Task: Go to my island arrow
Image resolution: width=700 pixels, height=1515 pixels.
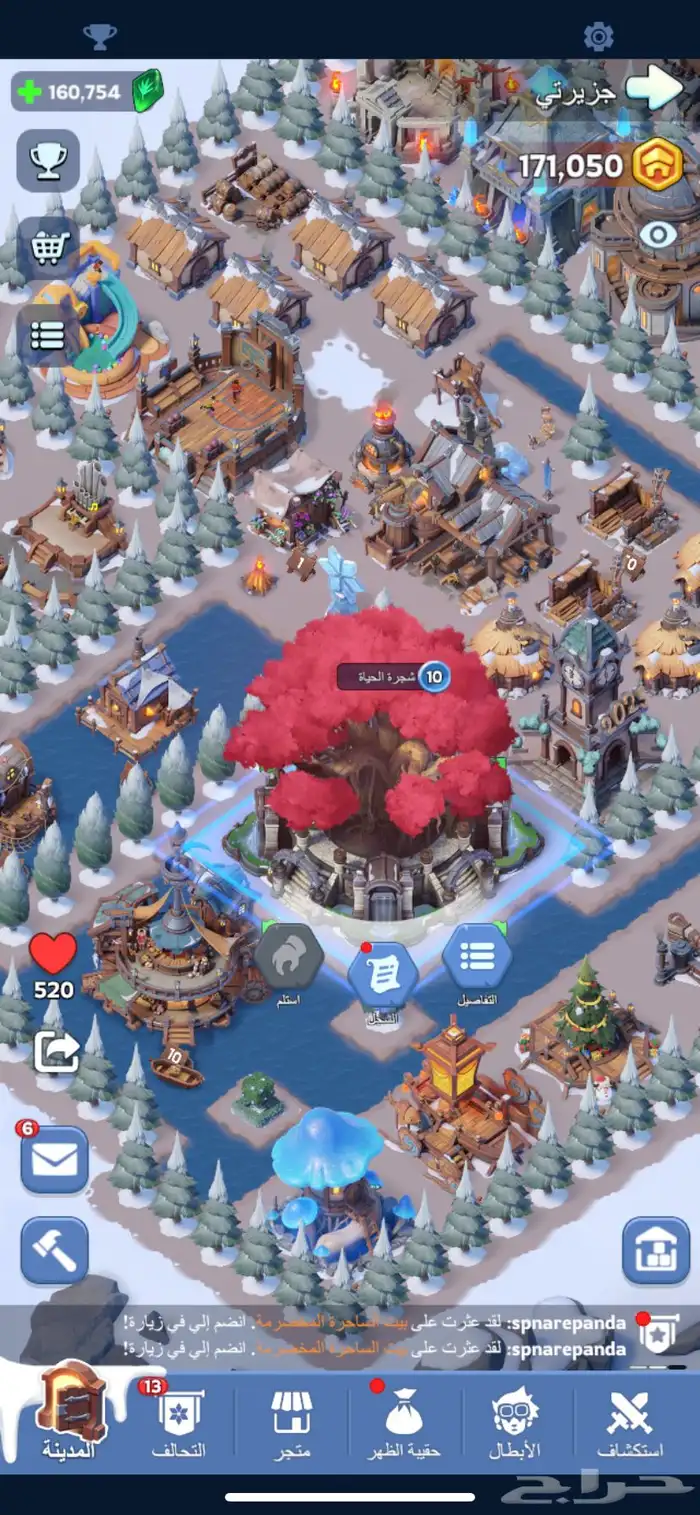Action: 654,89
